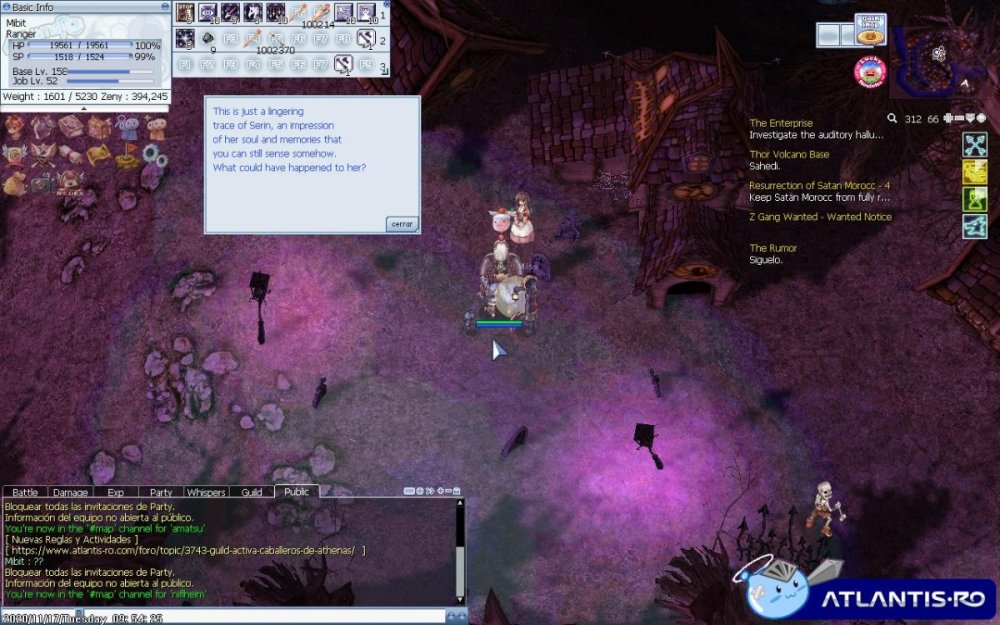Select the Public chat tab
The width and height of the screenshot is (1000, 625).
point(296,492)
